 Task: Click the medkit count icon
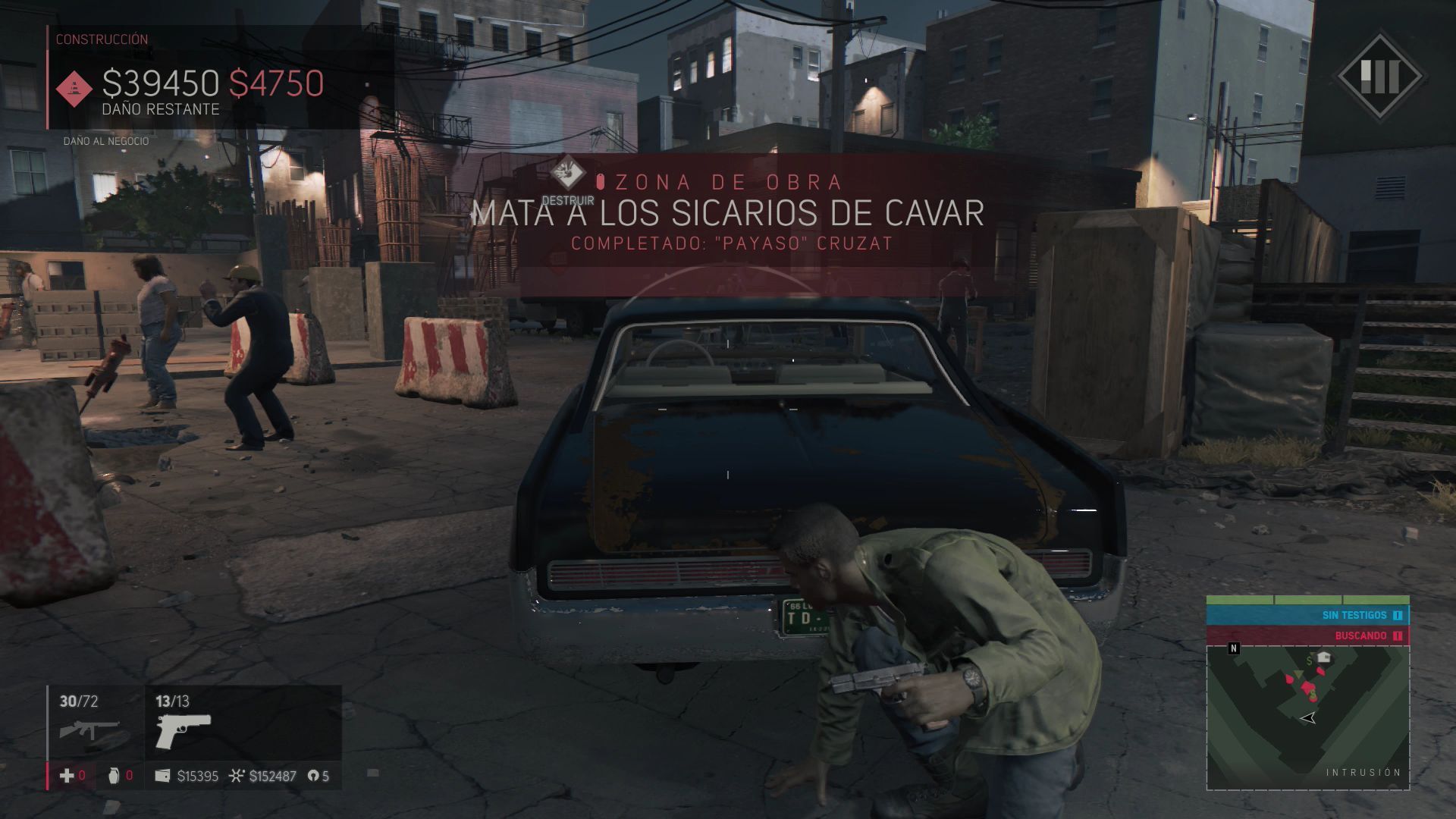tap(67, 775)
